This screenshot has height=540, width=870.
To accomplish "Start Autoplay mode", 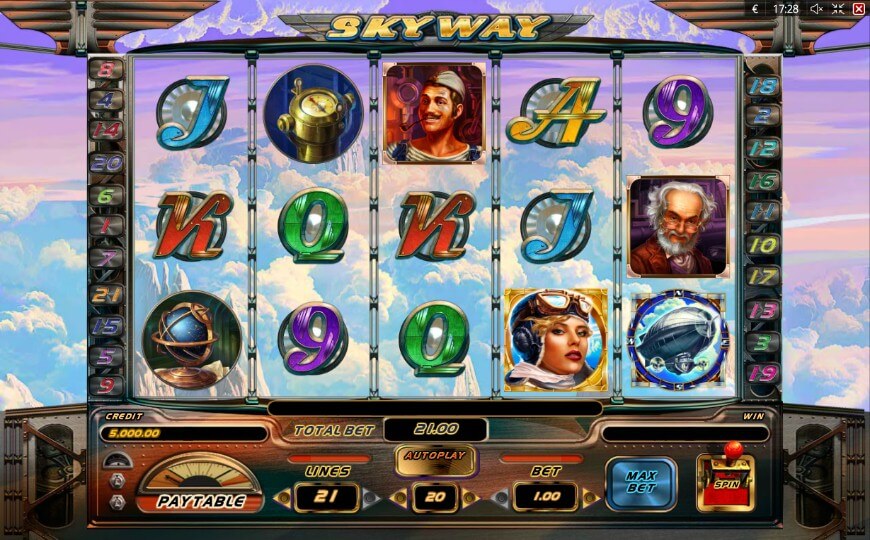I will (x=436, y=458).
